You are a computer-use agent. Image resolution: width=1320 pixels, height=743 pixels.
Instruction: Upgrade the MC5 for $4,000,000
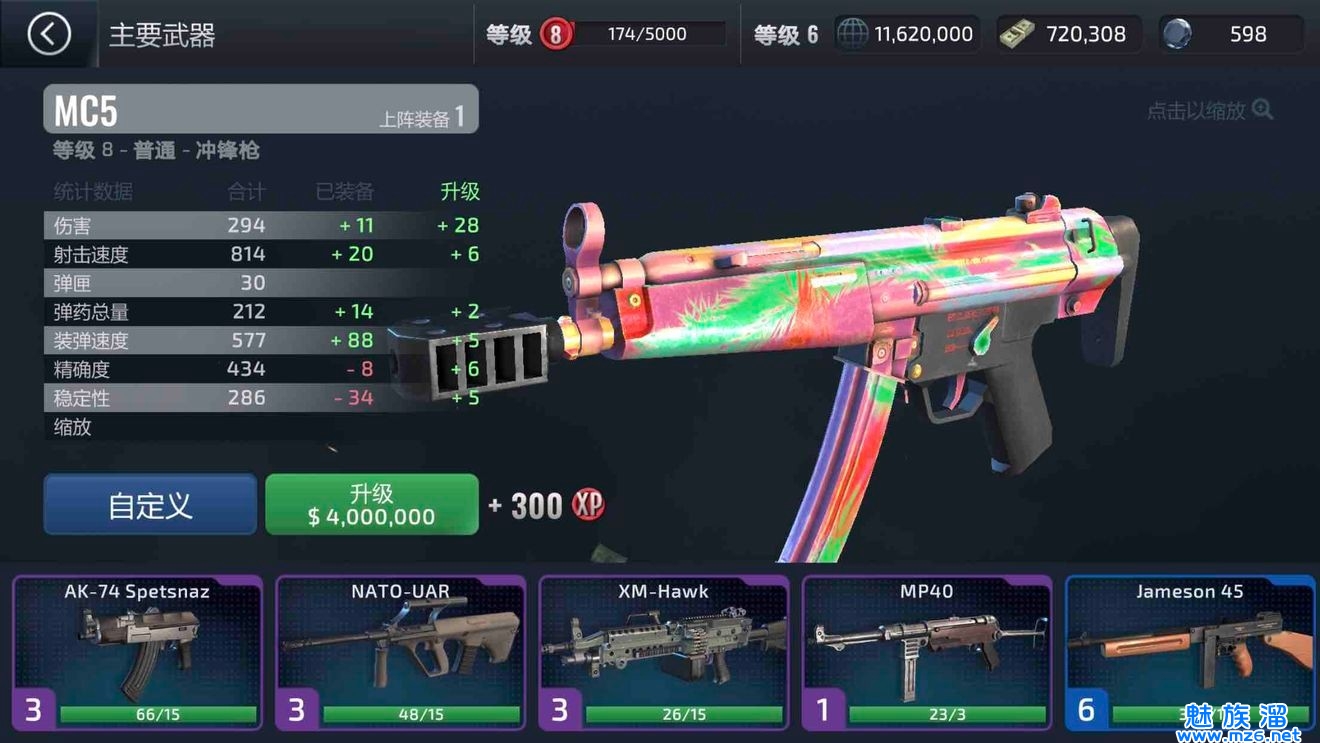(371, 504)
